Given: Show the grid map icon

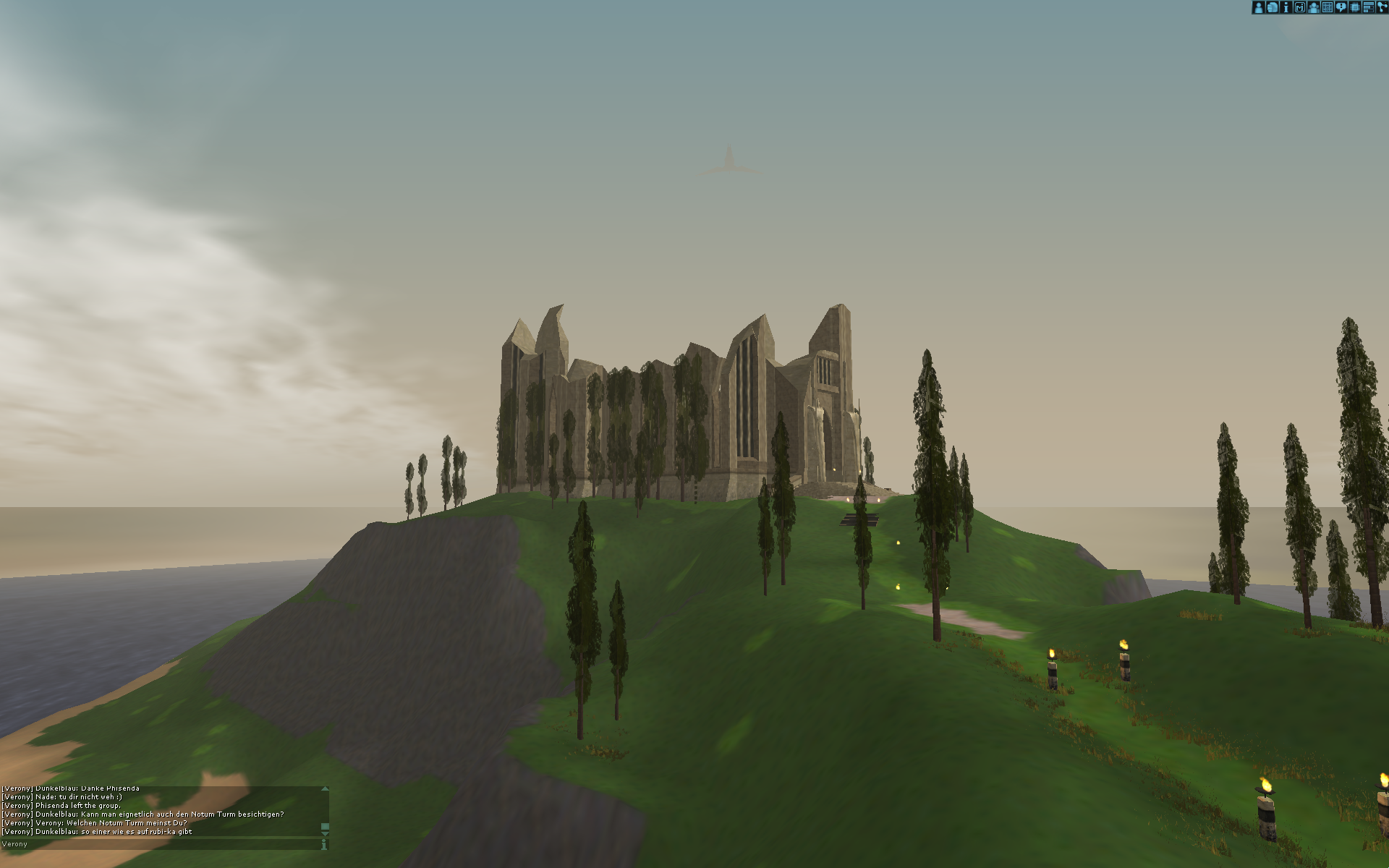Looking at the screenshot, I should pyautogui.click(x=1327, y=7).
